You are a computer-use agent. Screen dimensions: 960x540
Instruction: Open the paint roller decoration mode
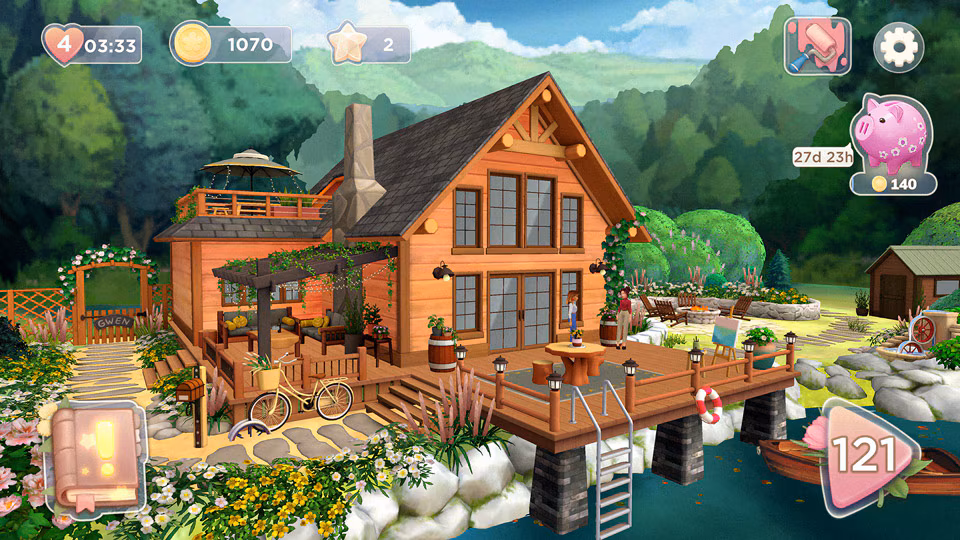click(x=816, y=45)
